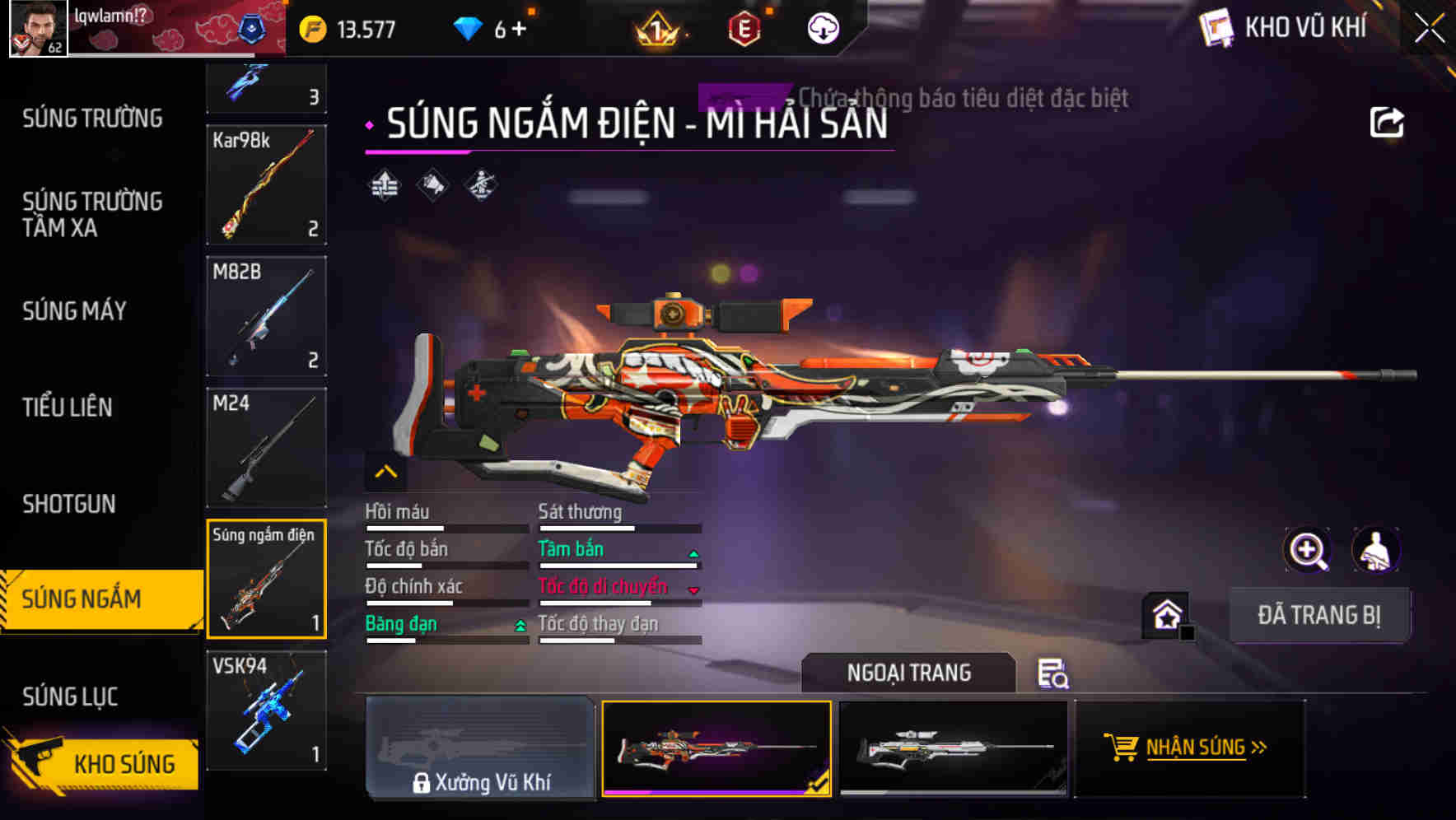Select the SHOTGUN category
Viewport: 1456px width, 820px height.
69,504
